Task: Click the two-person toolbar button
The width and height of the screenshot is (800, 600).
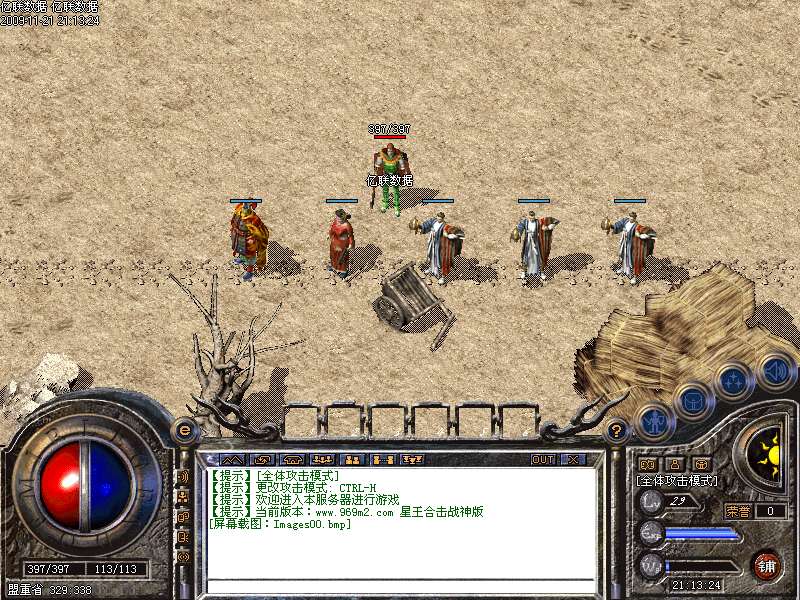Action: click(x=352, y=460)
